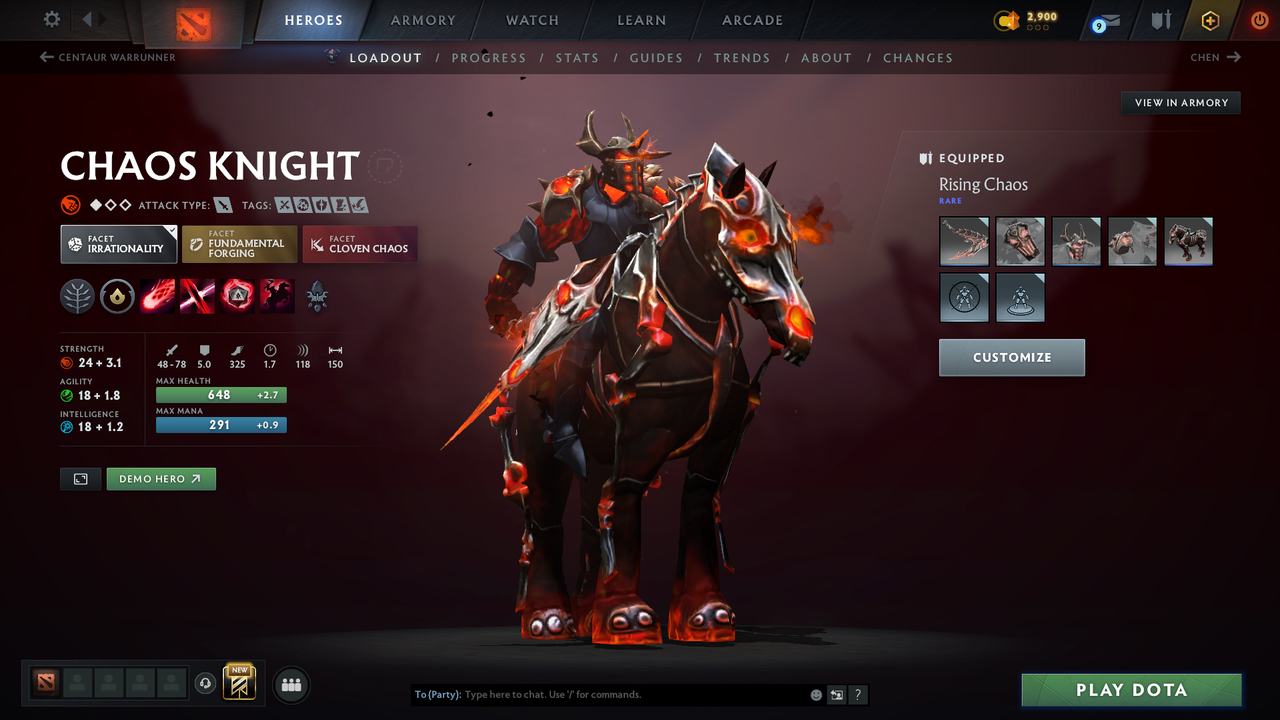This screenshot has height=720, width=1280.
Task: Enable the Cloven Chaos facet
Action: [x=359, y=244]
